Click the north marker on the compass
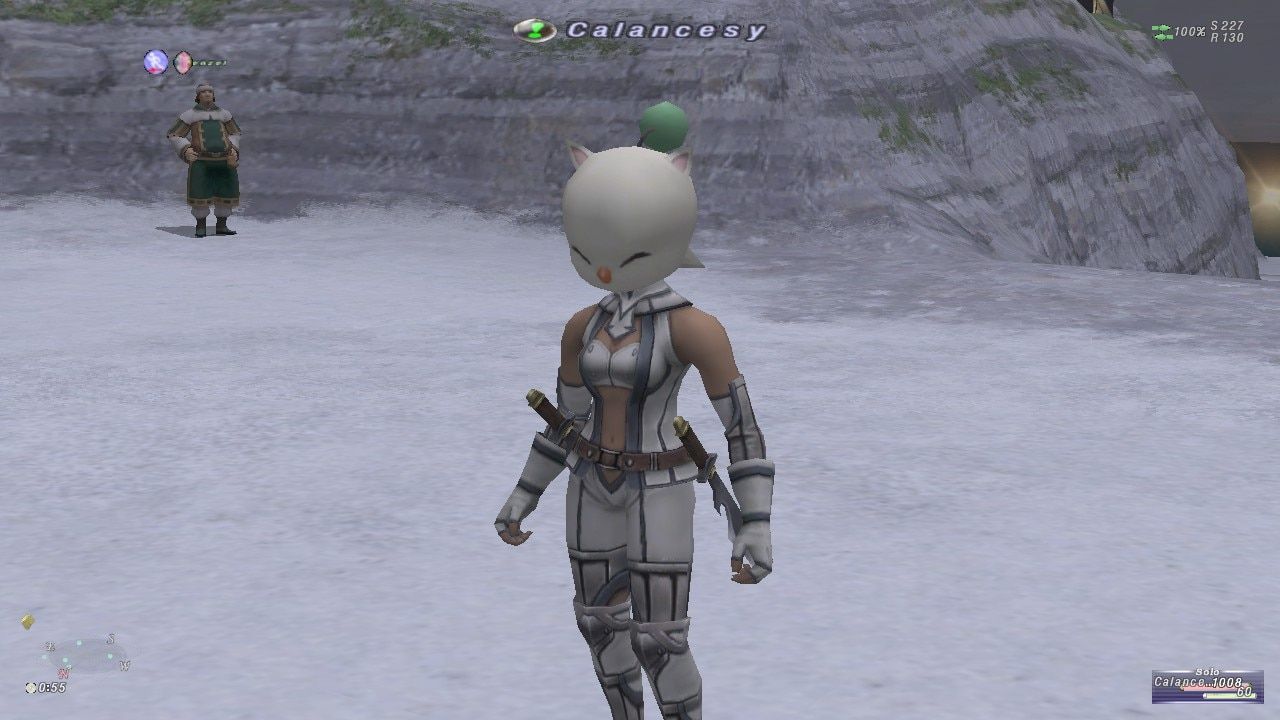This screenshot has height=720, width=1280. [64, 674]
